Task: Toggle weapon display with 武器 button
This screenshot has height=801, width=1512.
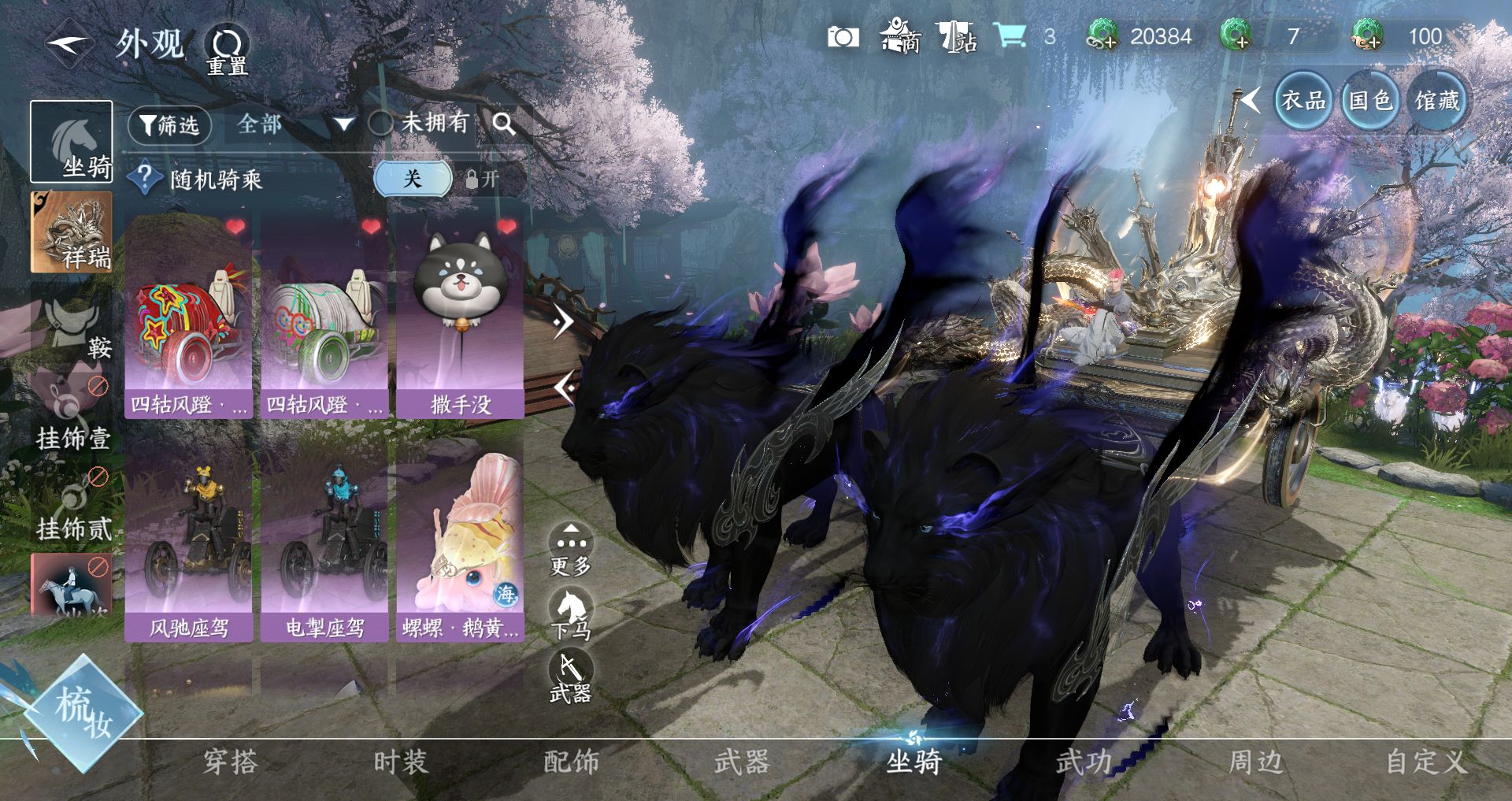Action: point(571,677)
